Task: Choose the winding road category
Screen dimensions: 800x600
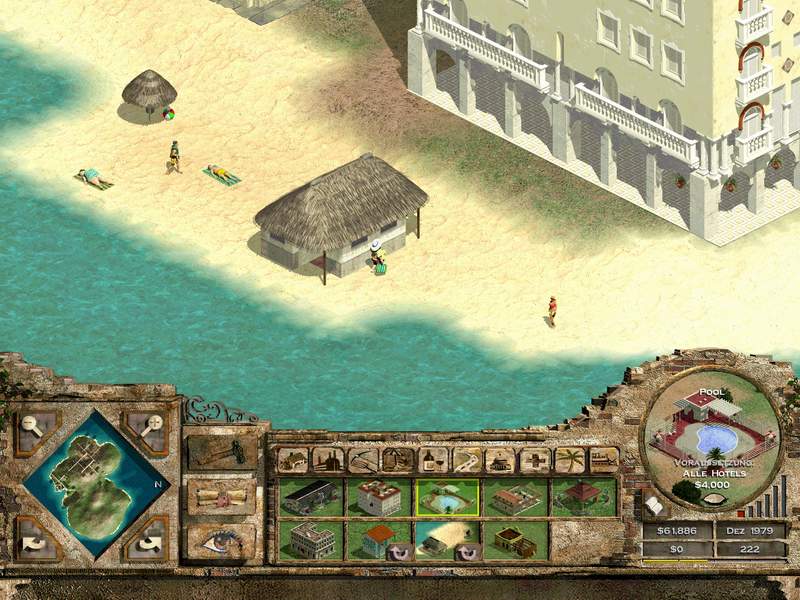Action: (x=467, y=460)
